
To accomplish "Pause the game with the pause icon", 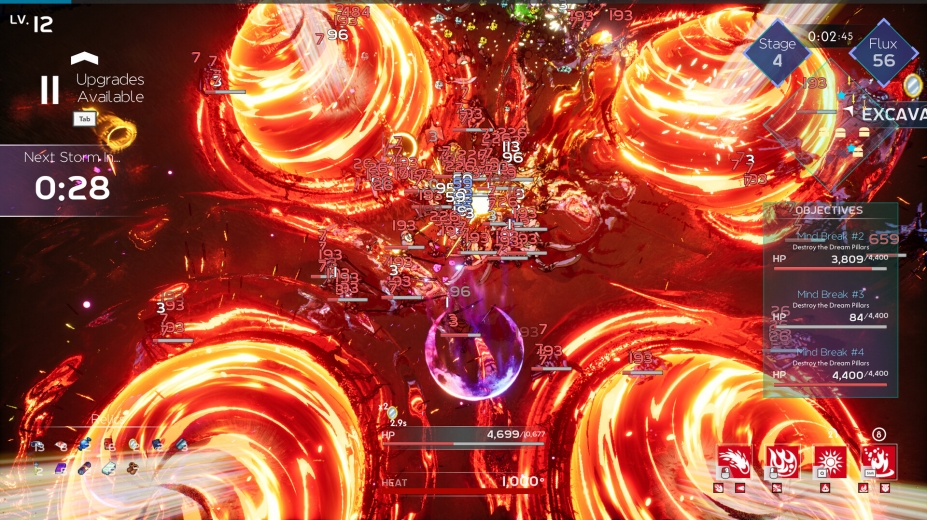I will 49,90.
